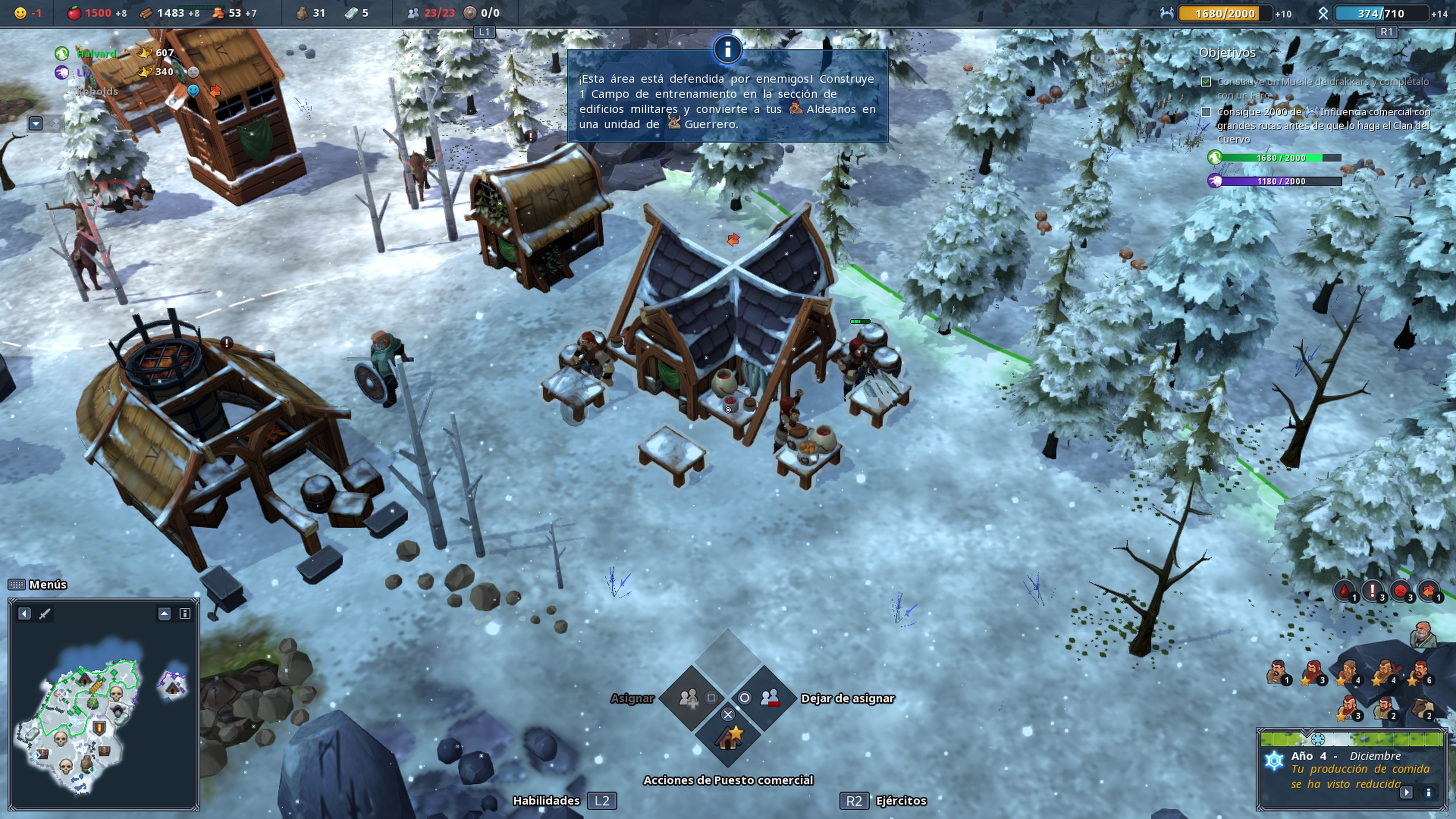Click the info icon above the tutorial message
The height and width of the screenshot is (819, 1456).
tap(728, 50)
